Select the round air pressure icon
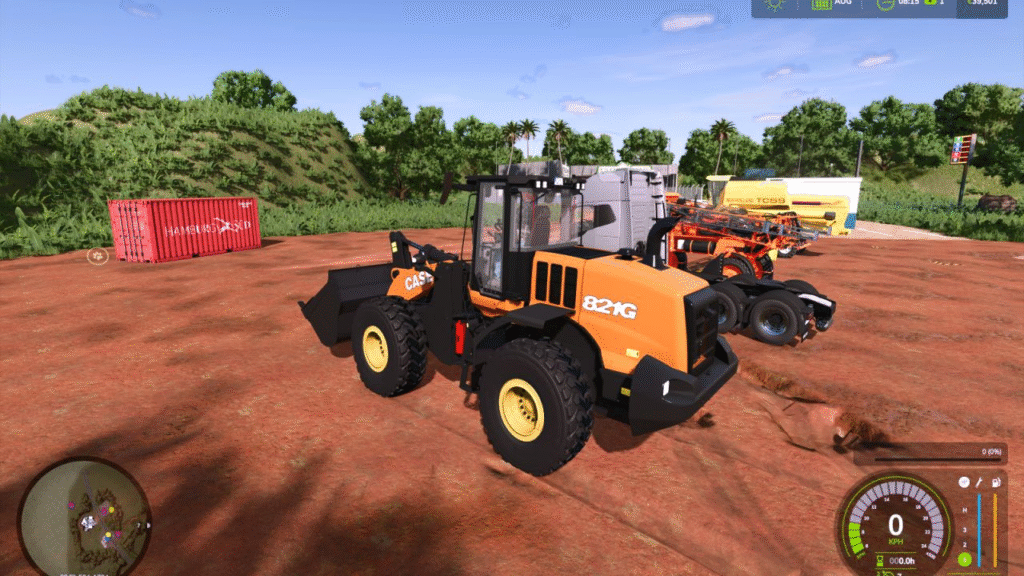This screenshot has width=1024, height=576. click(x=964, y=483)
